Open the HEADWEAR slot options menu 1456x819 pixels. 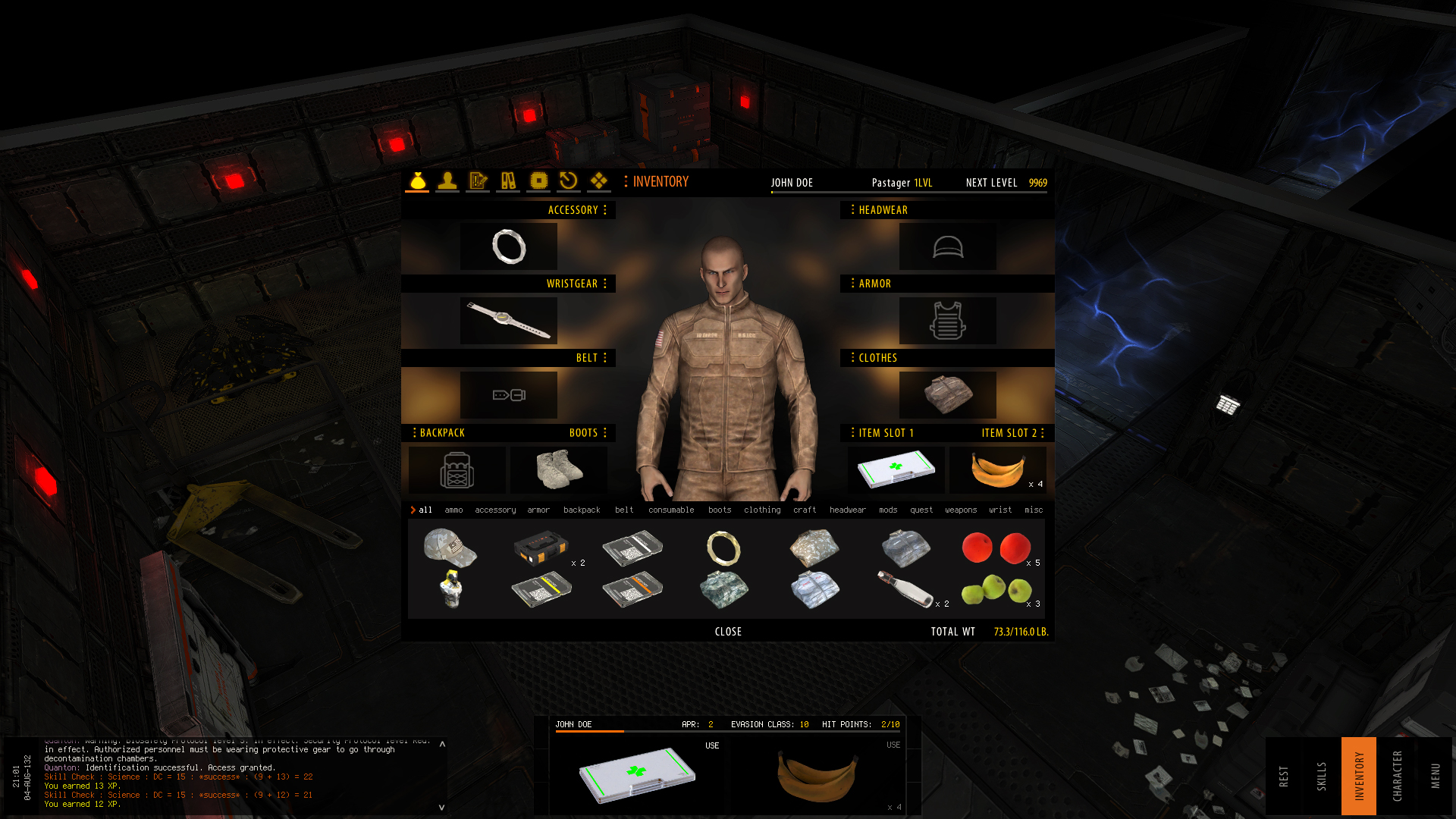click(852, 210)
